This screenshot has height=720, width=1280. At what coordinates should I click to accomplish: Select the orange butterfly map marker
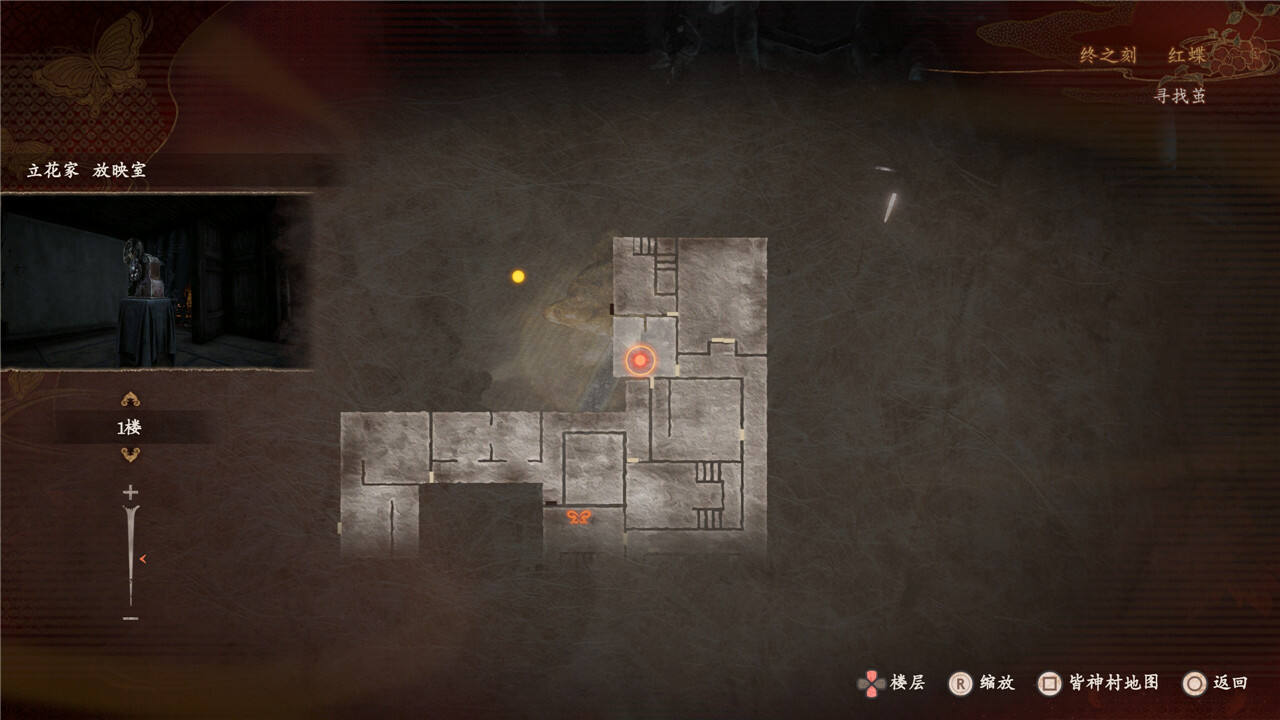coord(579,517)
